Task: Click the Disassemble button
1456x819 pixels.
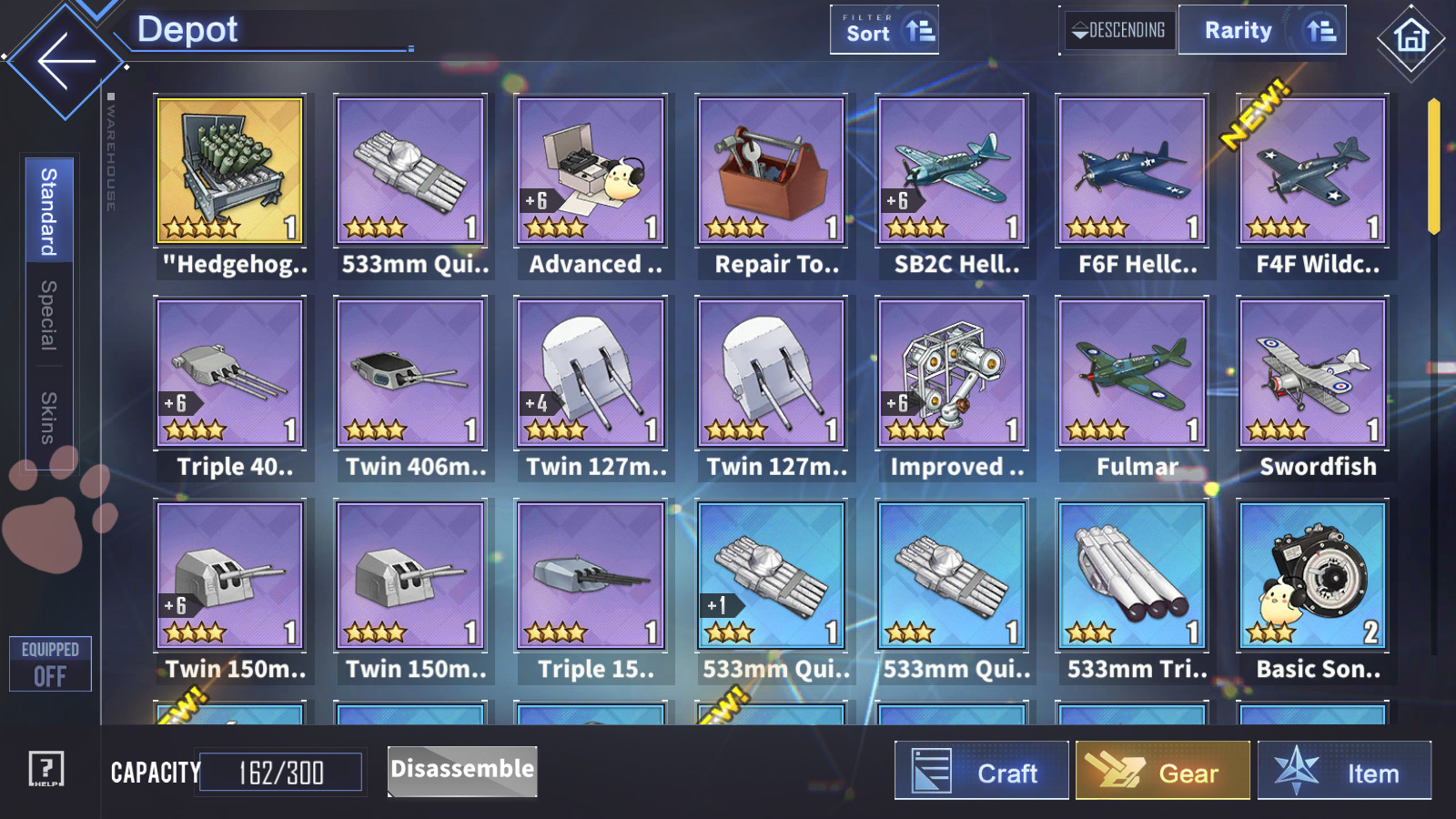Action: coord(462,771)
